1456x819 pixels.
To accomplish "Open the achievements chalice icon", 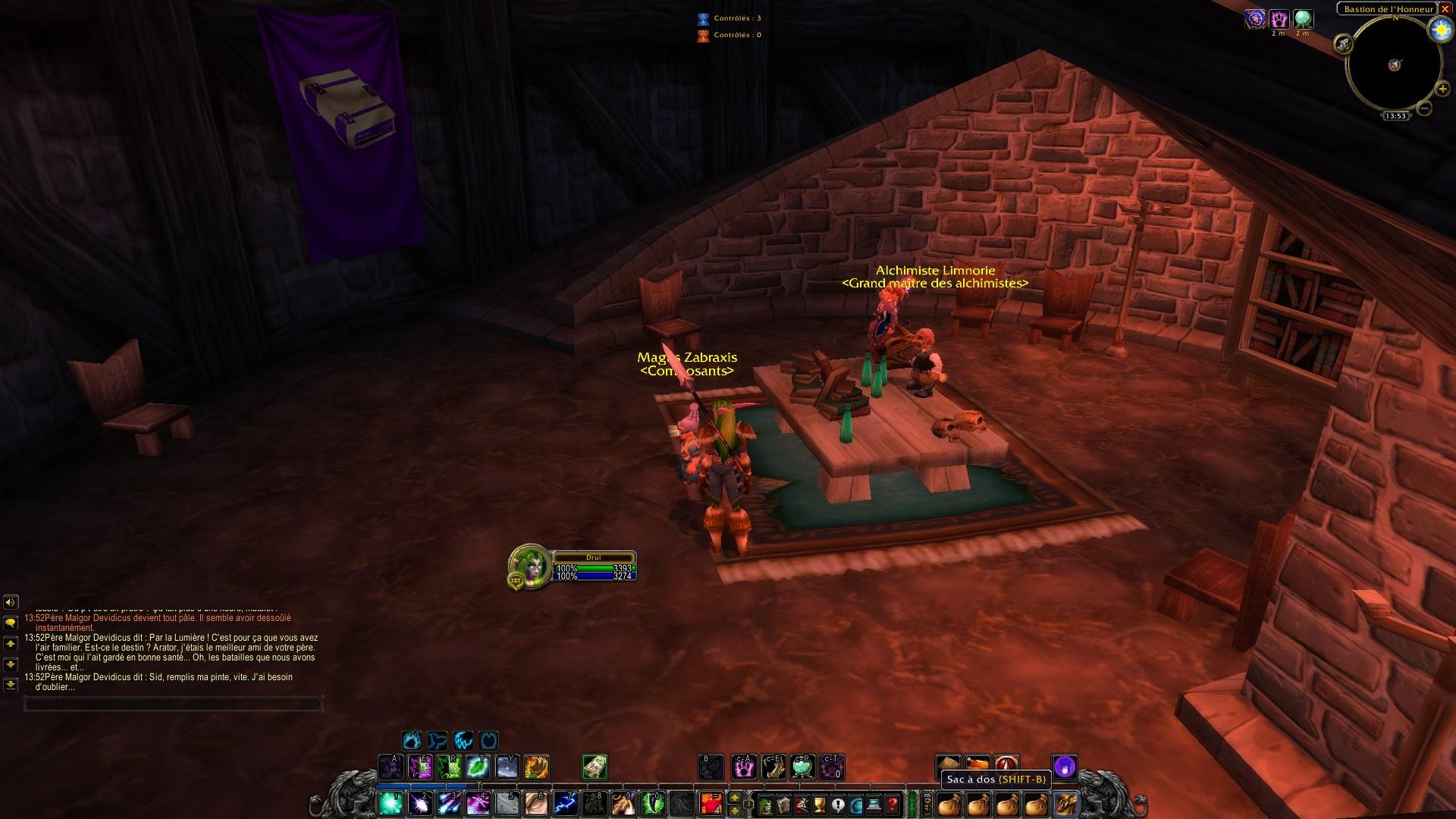I will point(818,804).
